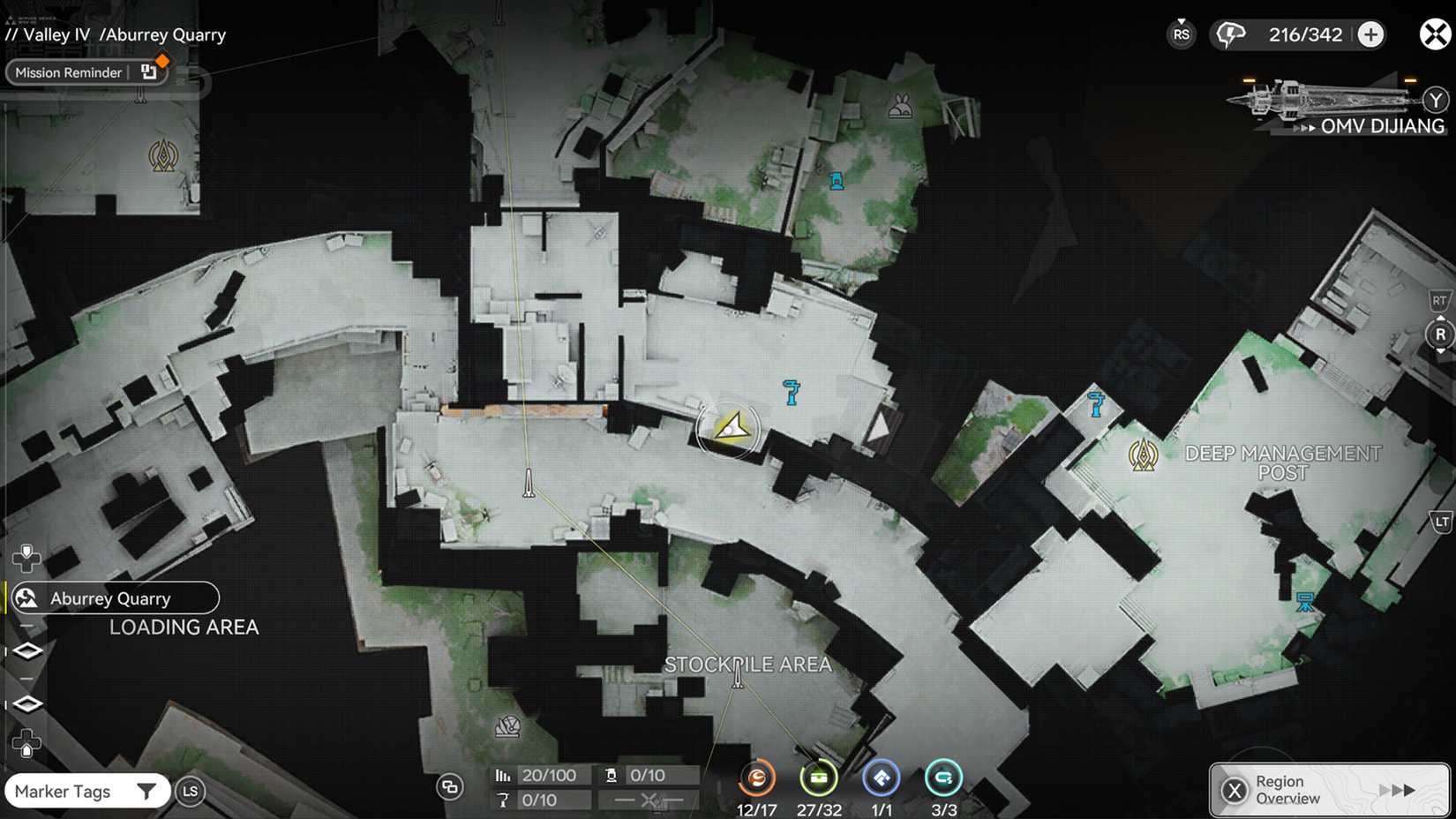Click the blue valve marker near Stockpile Area
The width and height of the screenshot is (1456, 819).
point(792,392)
